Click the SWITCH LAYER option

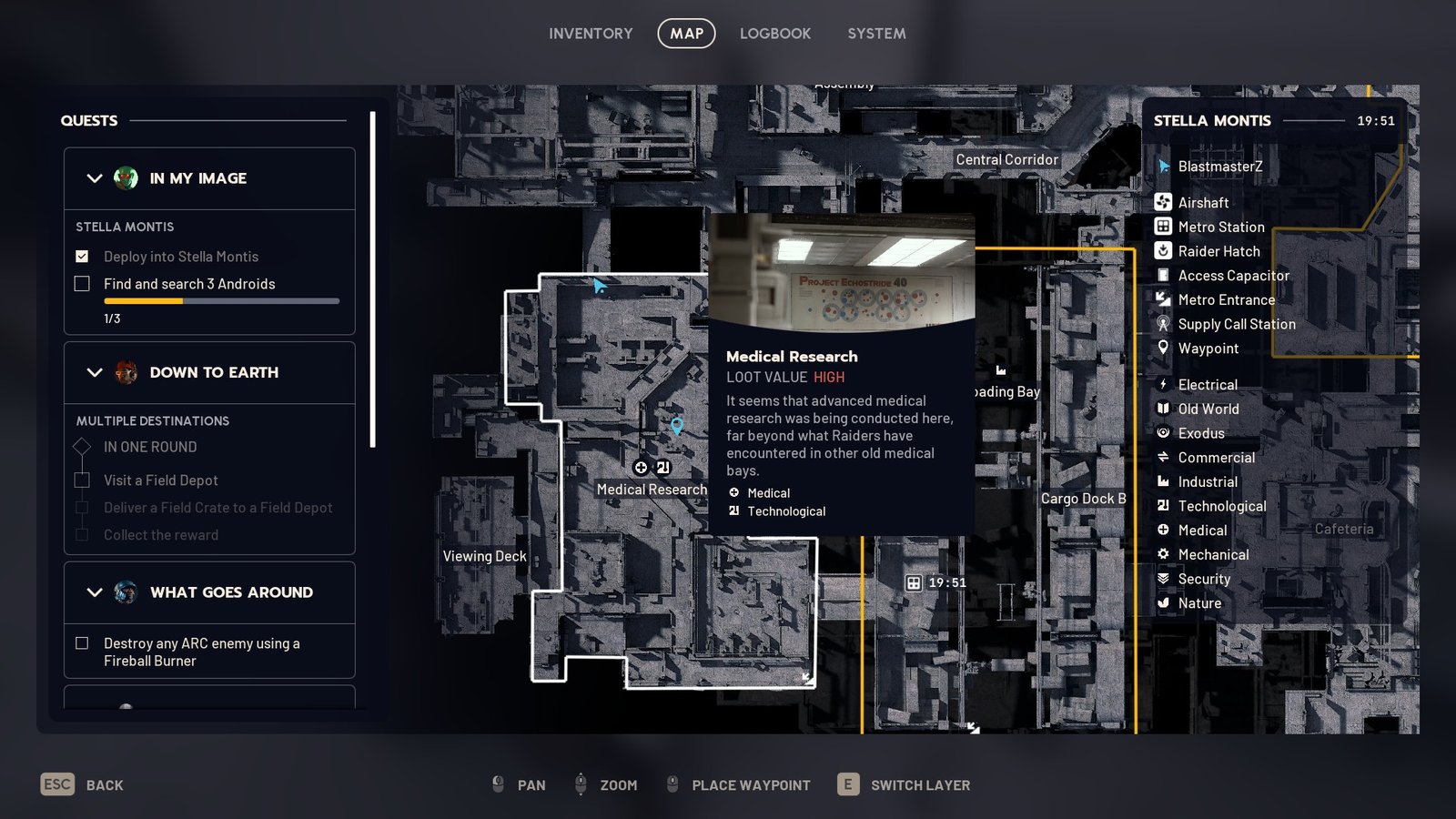pyautogui.click(x=920, y=784)
